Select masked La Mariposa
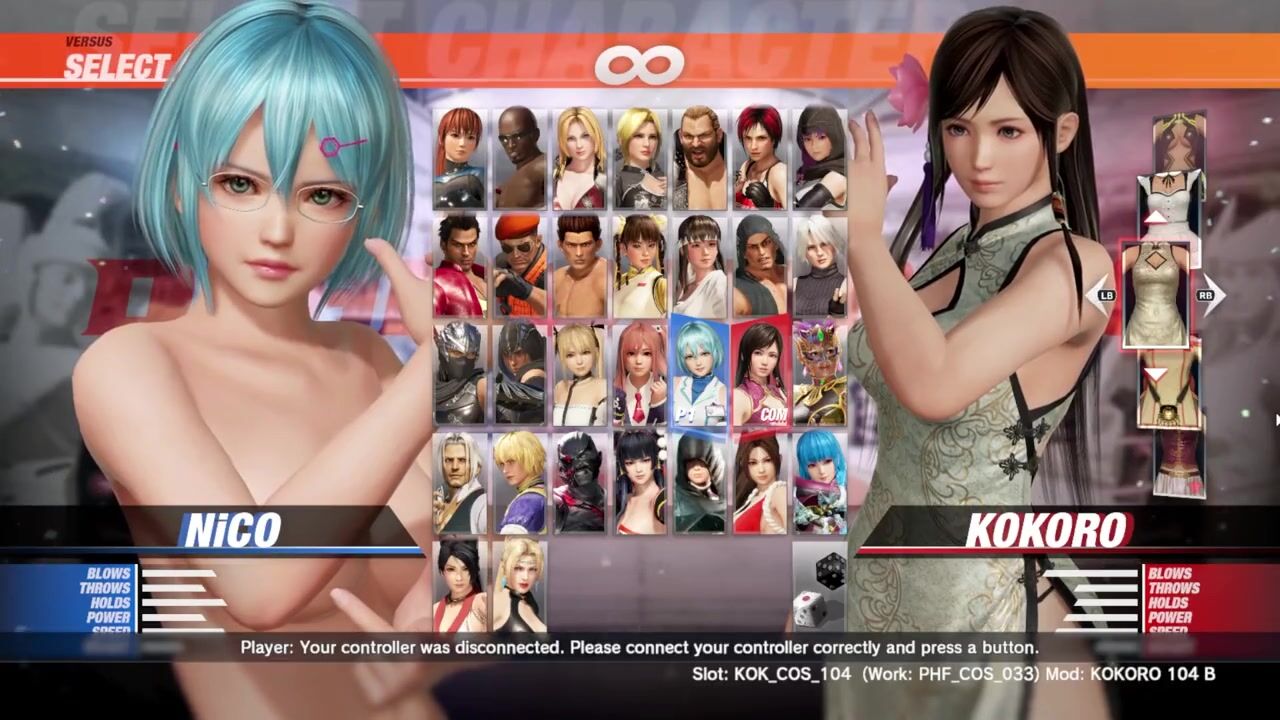 820,373
